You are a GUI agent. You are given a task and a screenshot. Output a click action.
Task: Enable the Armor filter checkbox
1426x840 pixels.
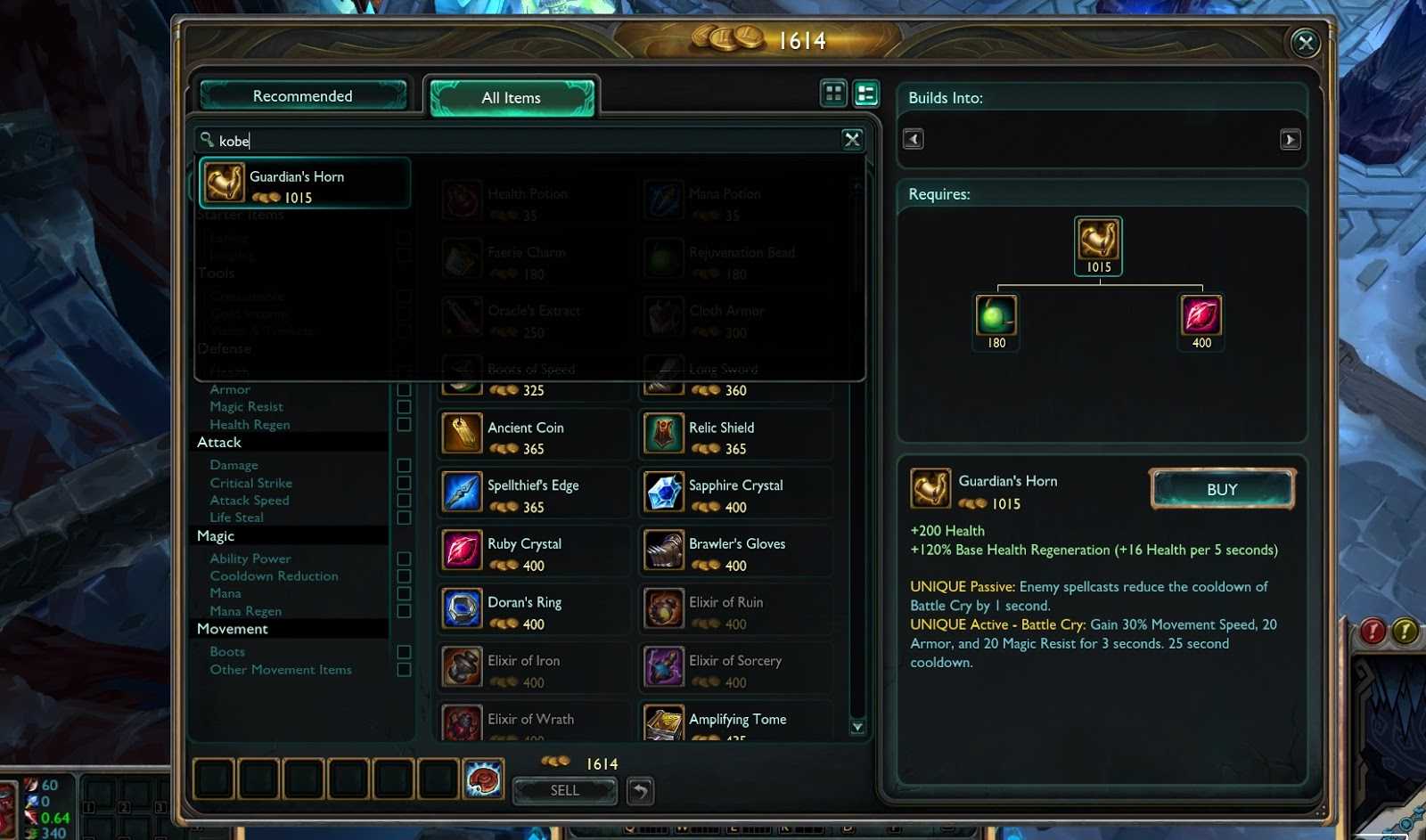[403, 389]
